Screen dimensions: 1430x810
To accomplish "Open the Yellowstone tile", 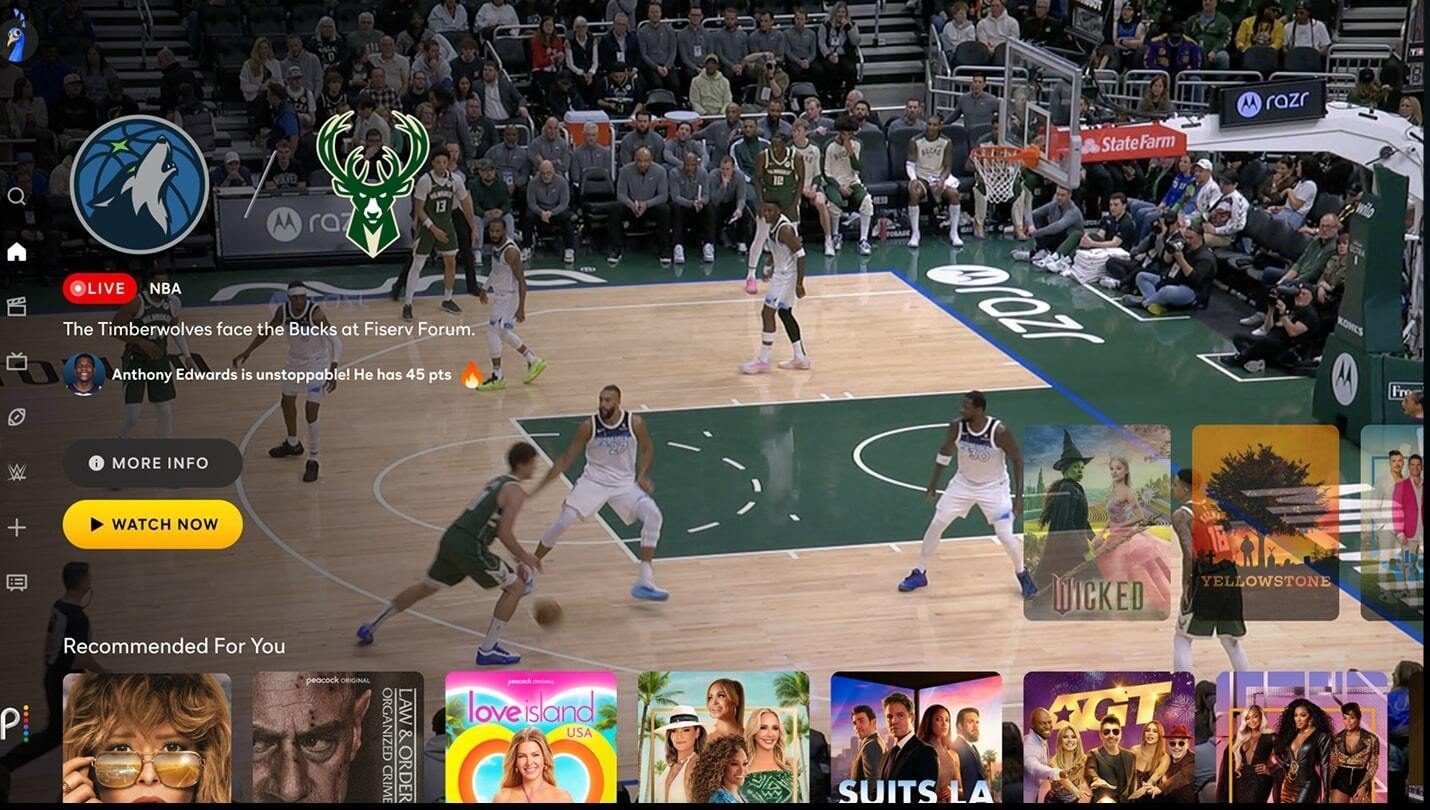I will pos(1266,520).
